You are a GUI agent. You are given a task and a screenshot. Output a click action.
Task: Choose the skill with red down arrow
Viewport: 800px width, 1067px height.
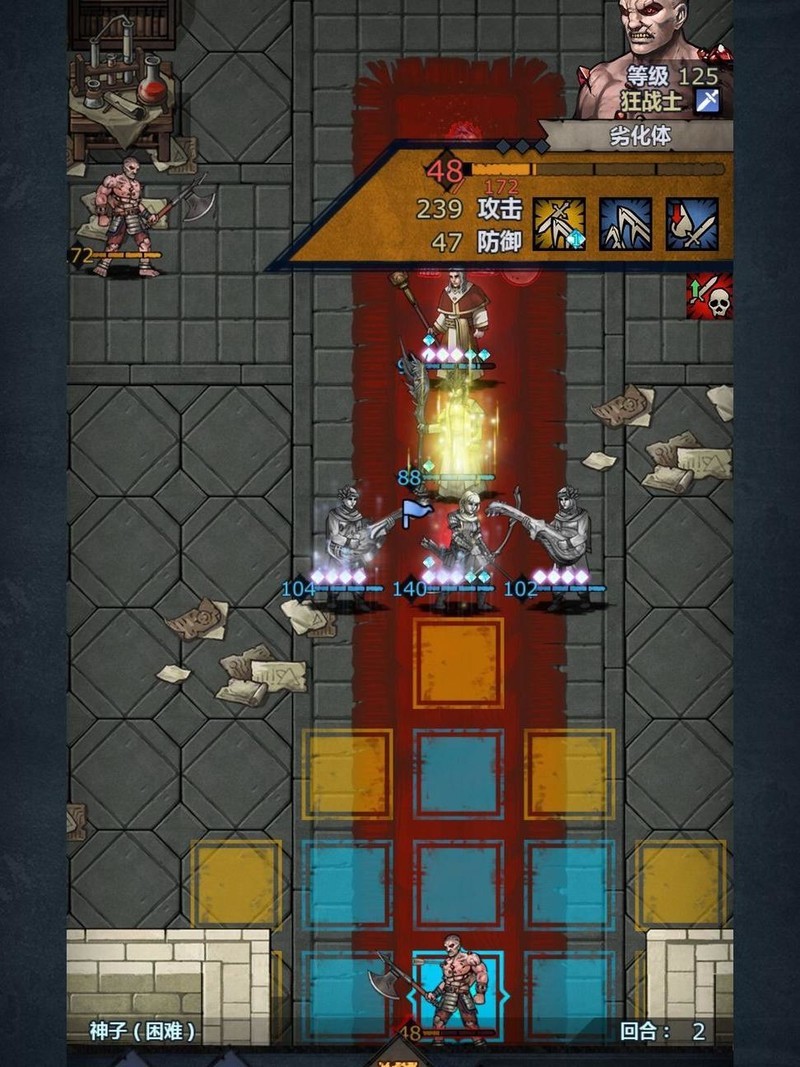tap(692, 224)
